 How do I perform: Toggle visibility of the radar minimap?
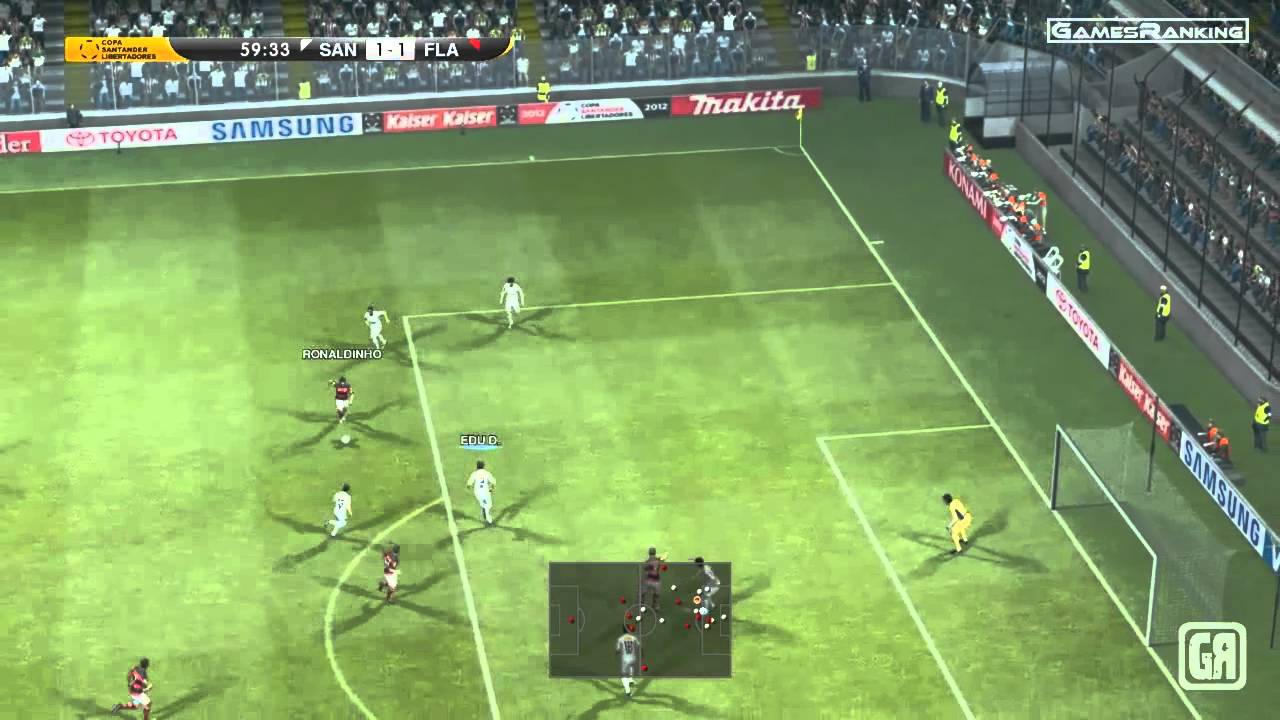[640, 620]
